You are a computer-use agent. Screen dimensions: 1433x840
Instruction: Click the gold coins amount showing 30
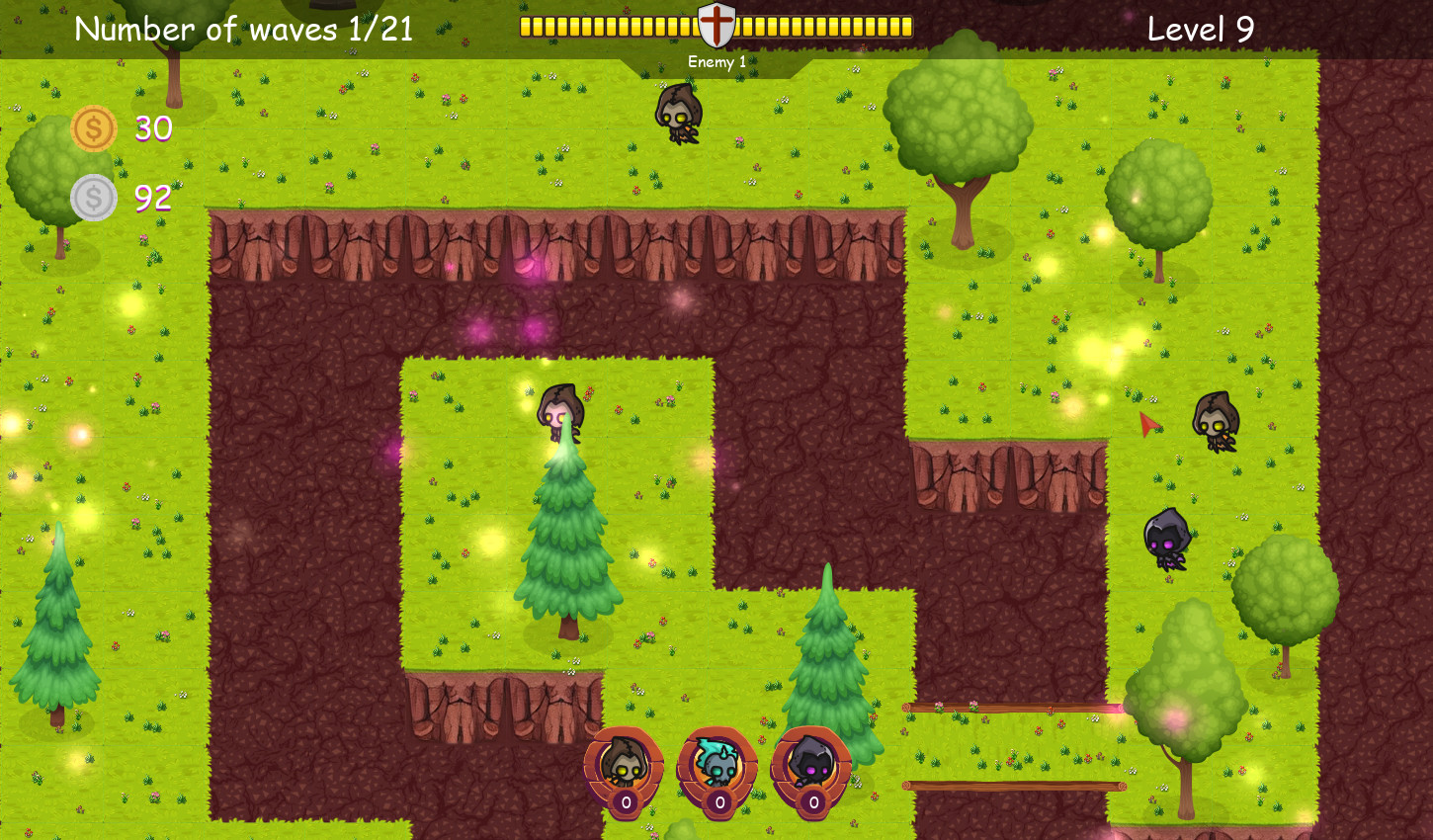coord(152,128)
